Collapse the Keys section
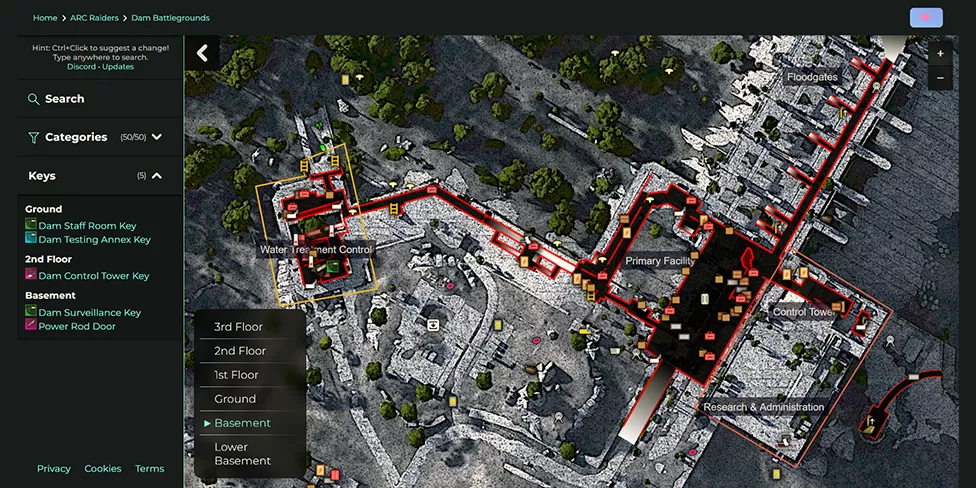Image resolution: width=976 pixels, height=488 pixels. click(x=157, y=176)
